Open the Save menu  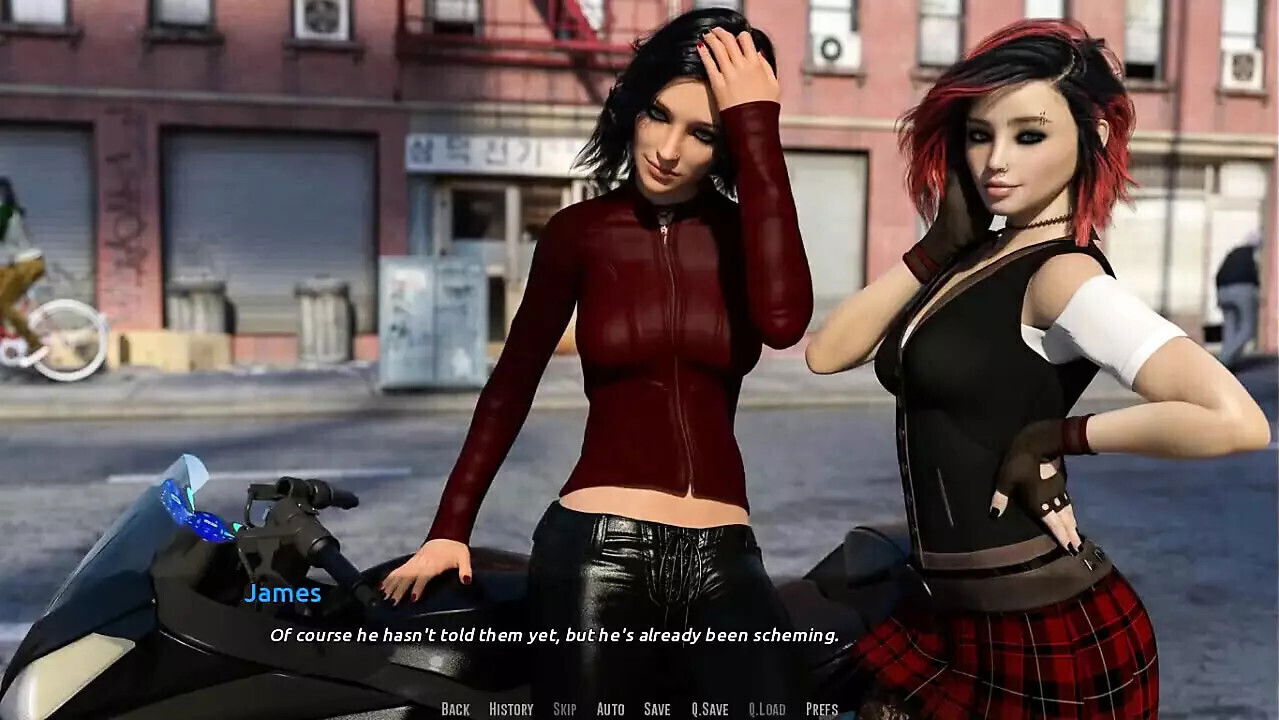[657, 709]
